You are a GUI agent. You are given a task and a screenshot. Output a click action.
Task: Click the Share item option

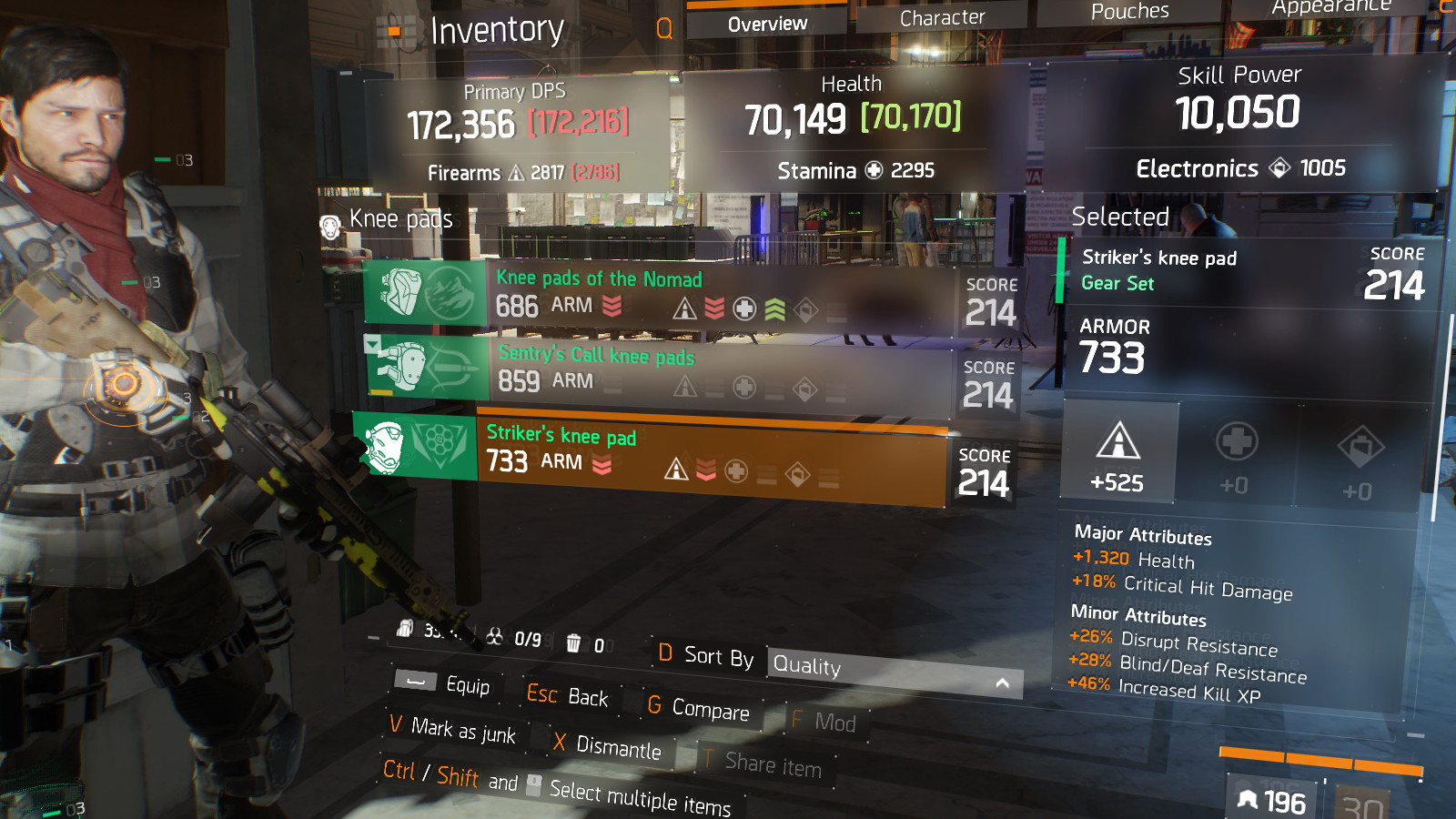pos(763,763)
